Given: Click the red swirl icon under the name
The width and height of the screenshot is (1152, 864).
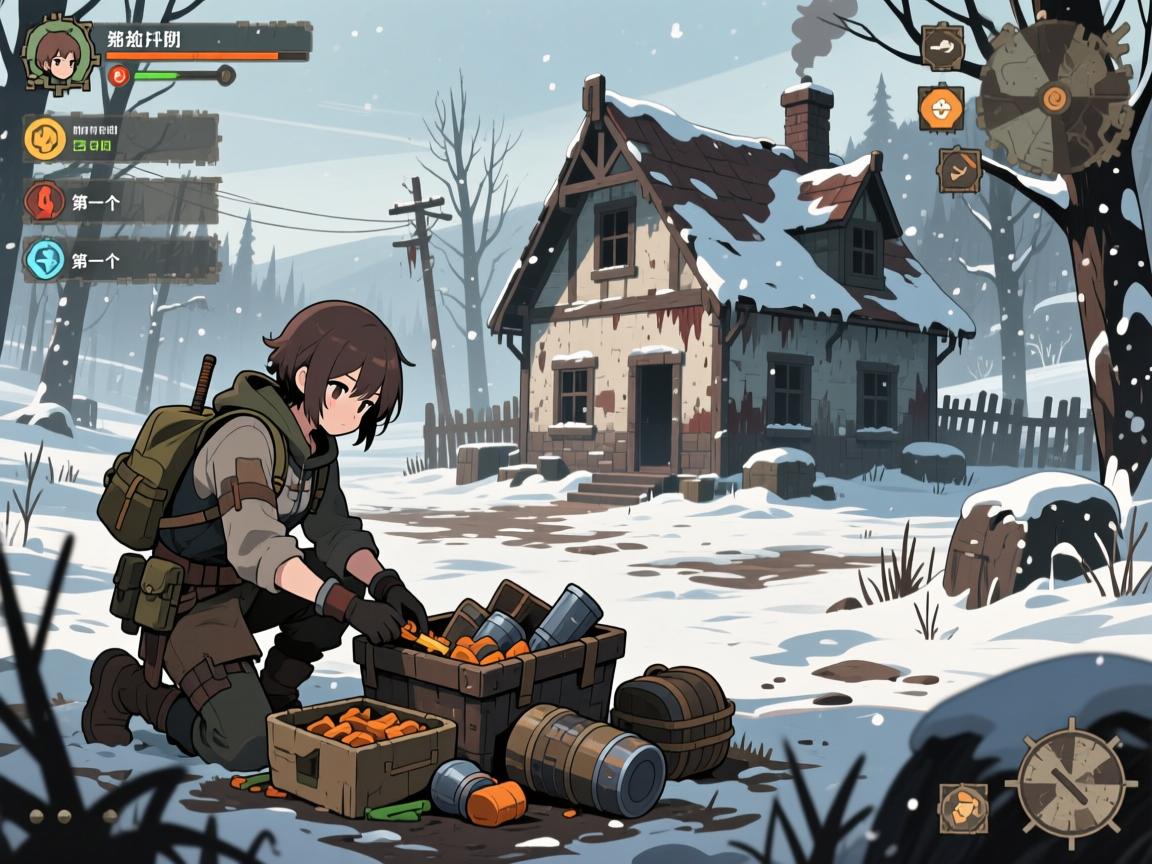Looking at the screenshot, I should (x=119, y=74).
